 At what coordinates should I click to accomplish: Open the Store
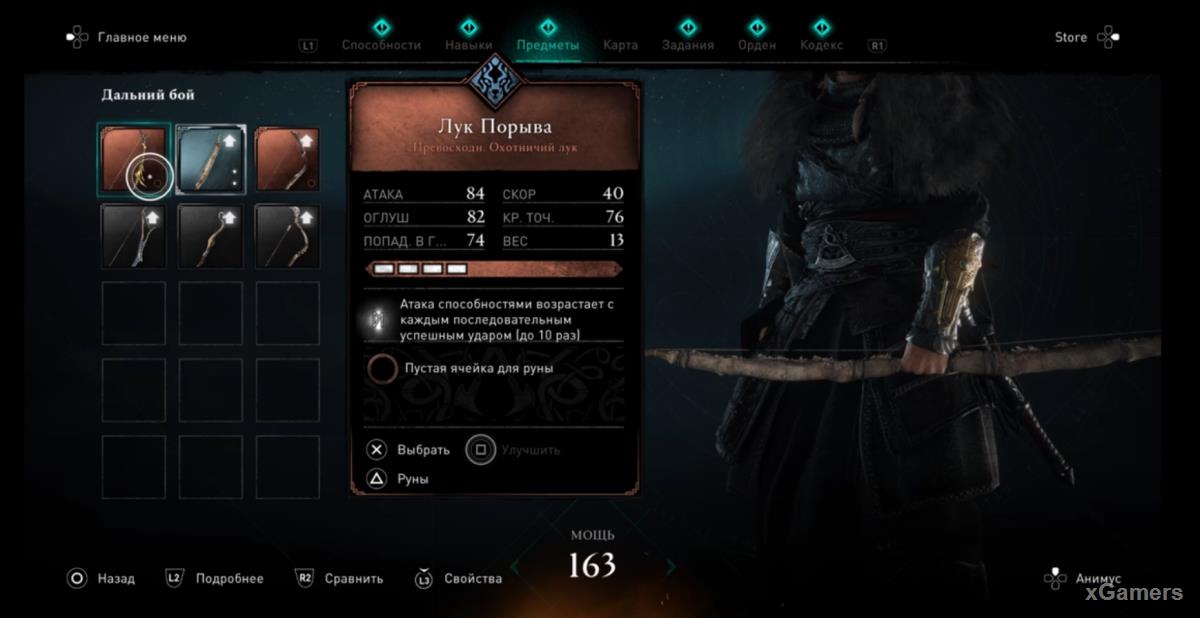(x=1071, y=37)
